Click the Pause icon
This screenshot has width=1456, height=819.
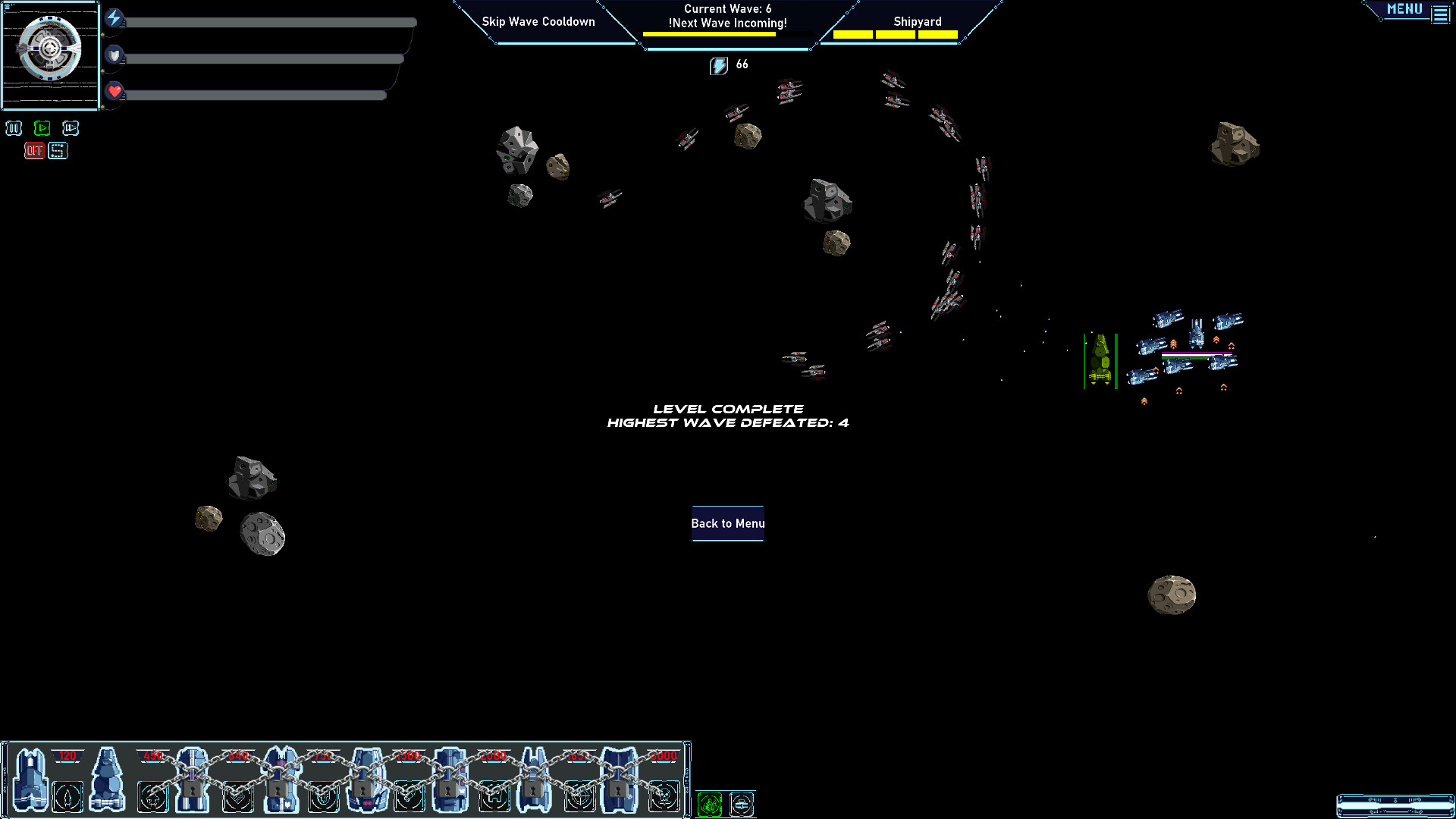point(14,128)
